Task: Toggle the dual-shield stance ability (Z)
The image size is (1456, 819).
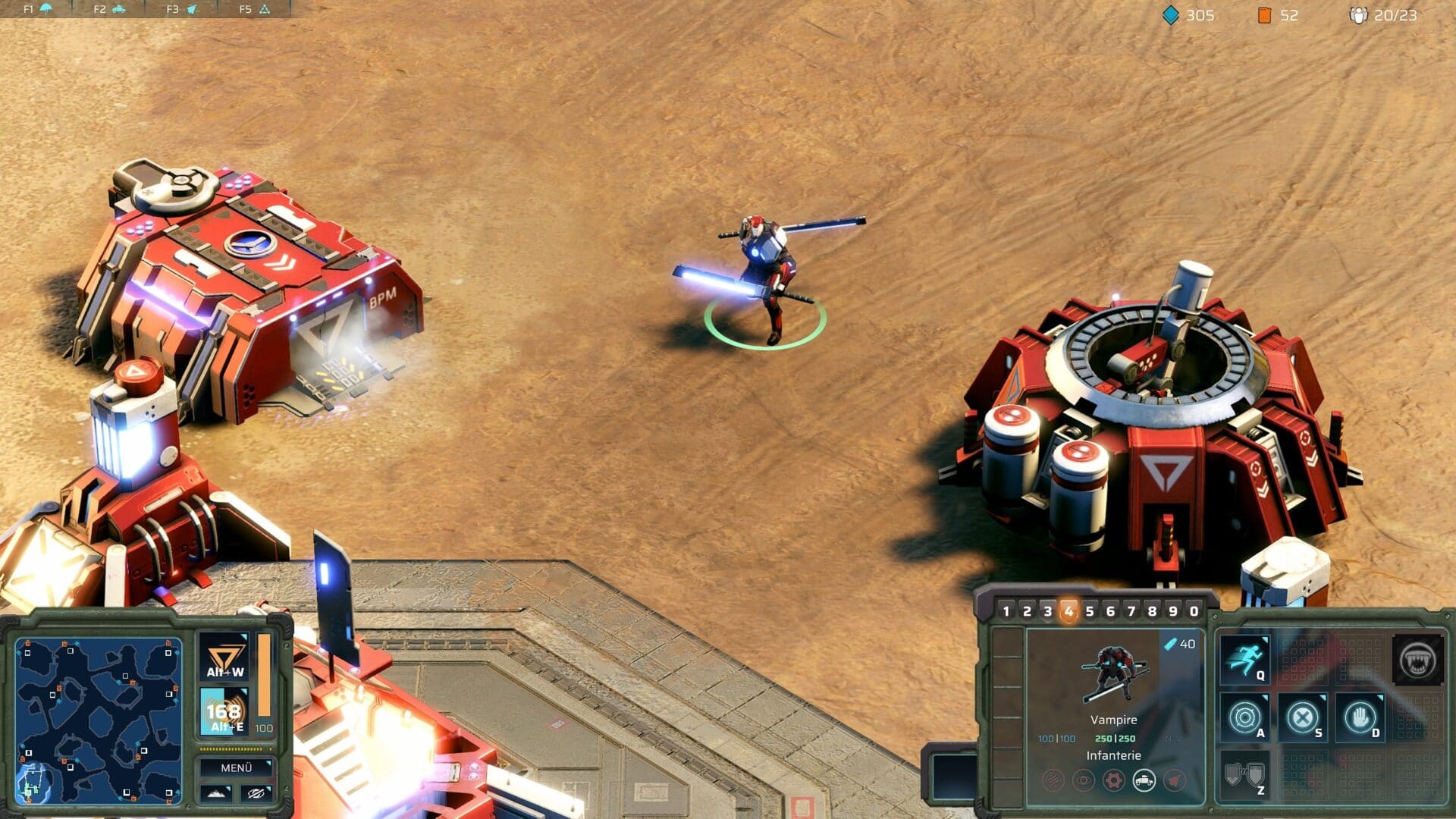Action: (1244, 775)
